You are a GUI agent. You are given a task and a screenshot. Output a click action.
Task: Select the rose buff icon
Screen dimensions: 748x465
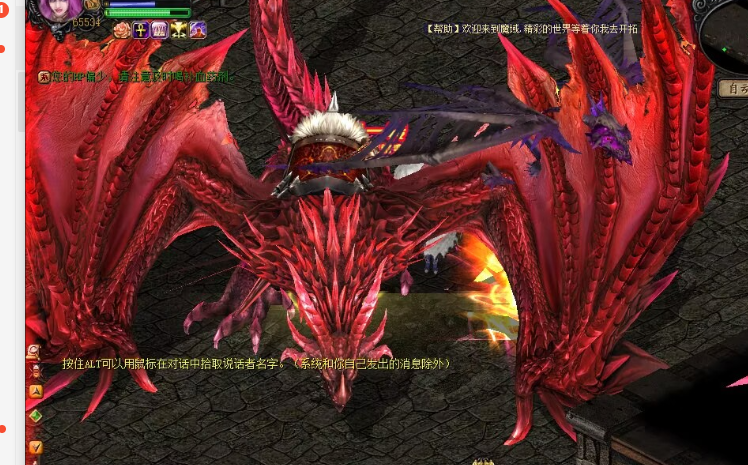point(122,30)
